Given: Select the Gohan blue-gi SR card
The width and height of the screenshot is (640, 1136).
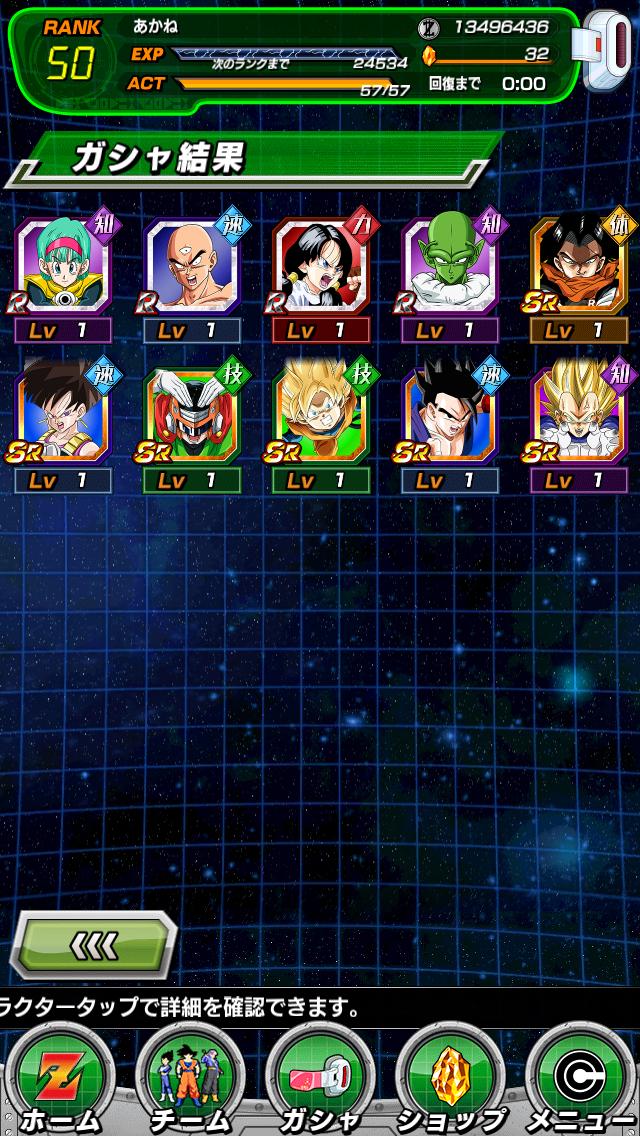Looking at the screenshot, I should 450,415.
